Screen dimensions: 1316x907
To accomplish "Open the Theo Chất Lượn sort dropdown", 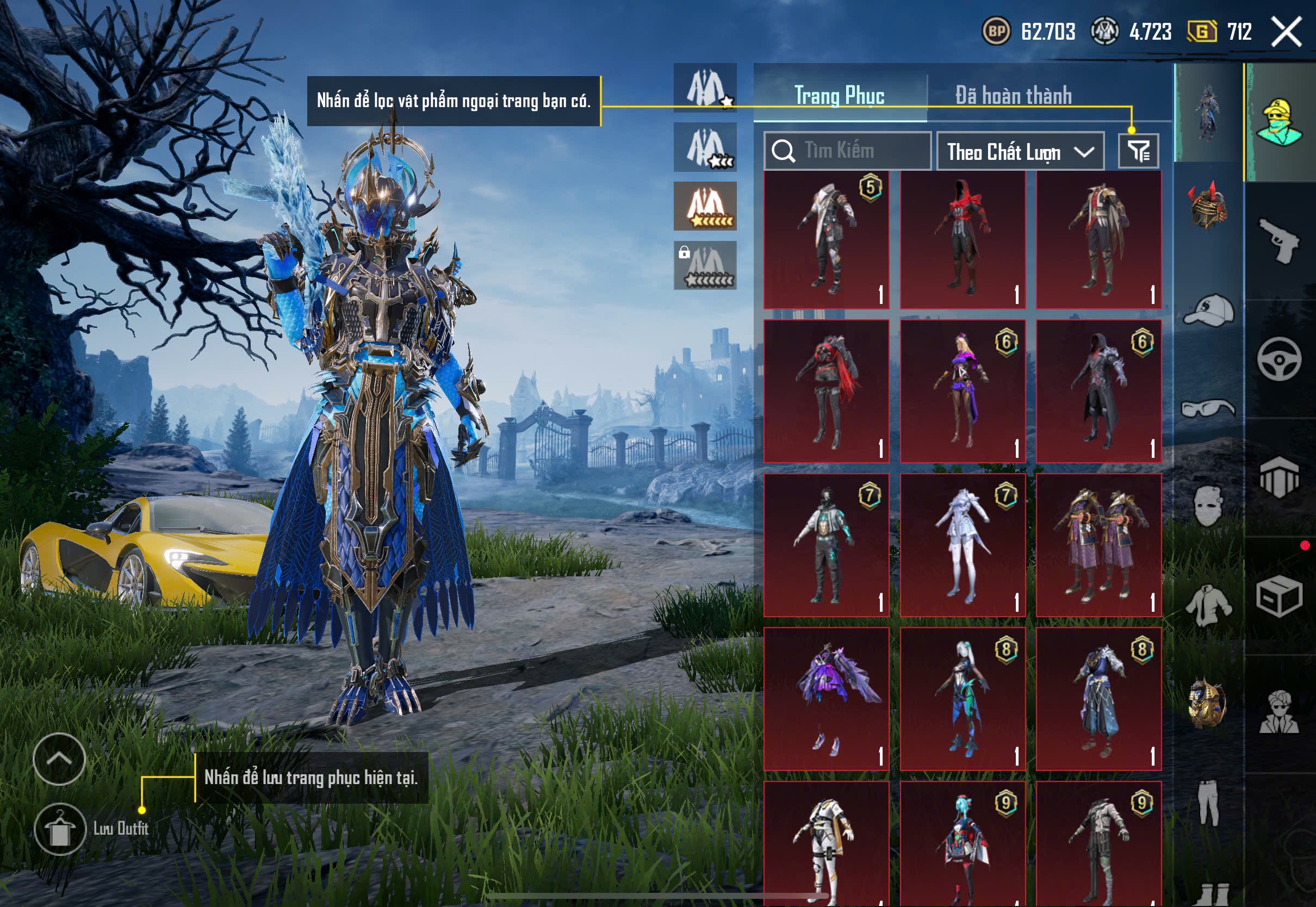I will (x=1020, y=152).
